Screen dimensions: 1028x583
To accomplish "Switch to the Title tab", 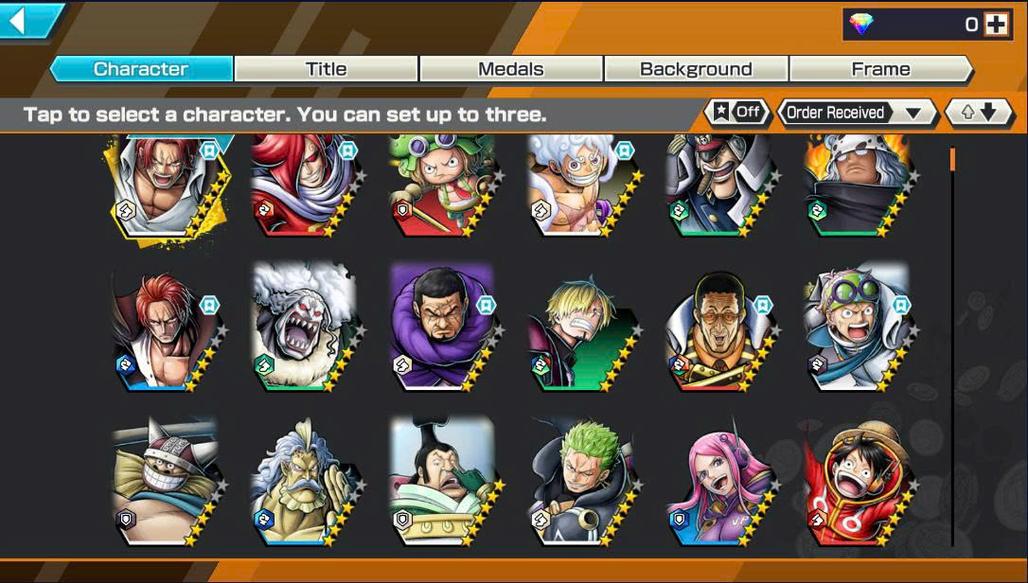I will (326, 69).
